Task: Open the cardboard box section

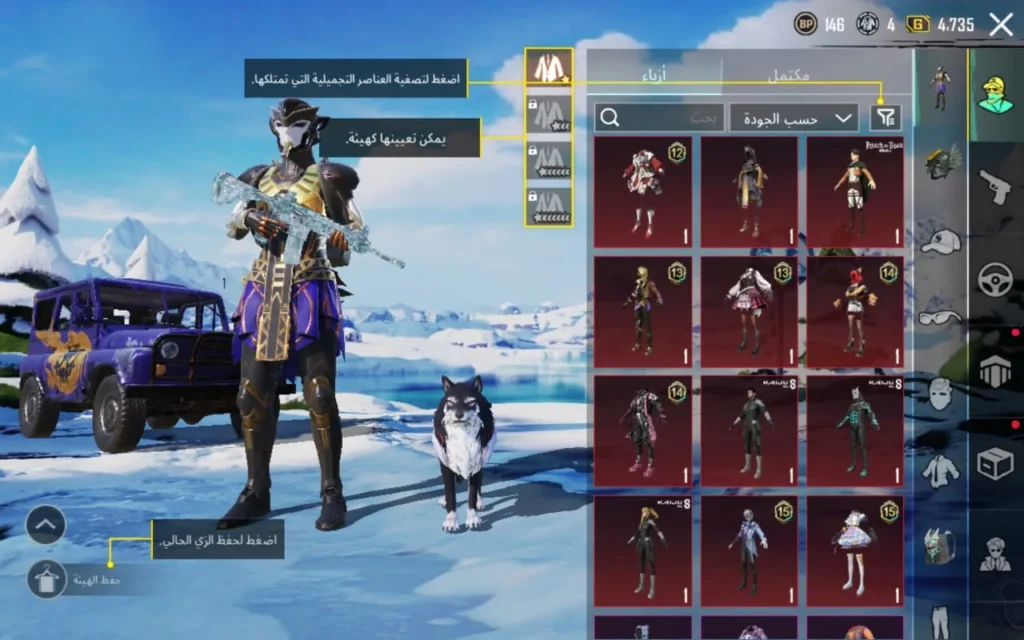Action: pyautogui.click(x=996, y=463)
